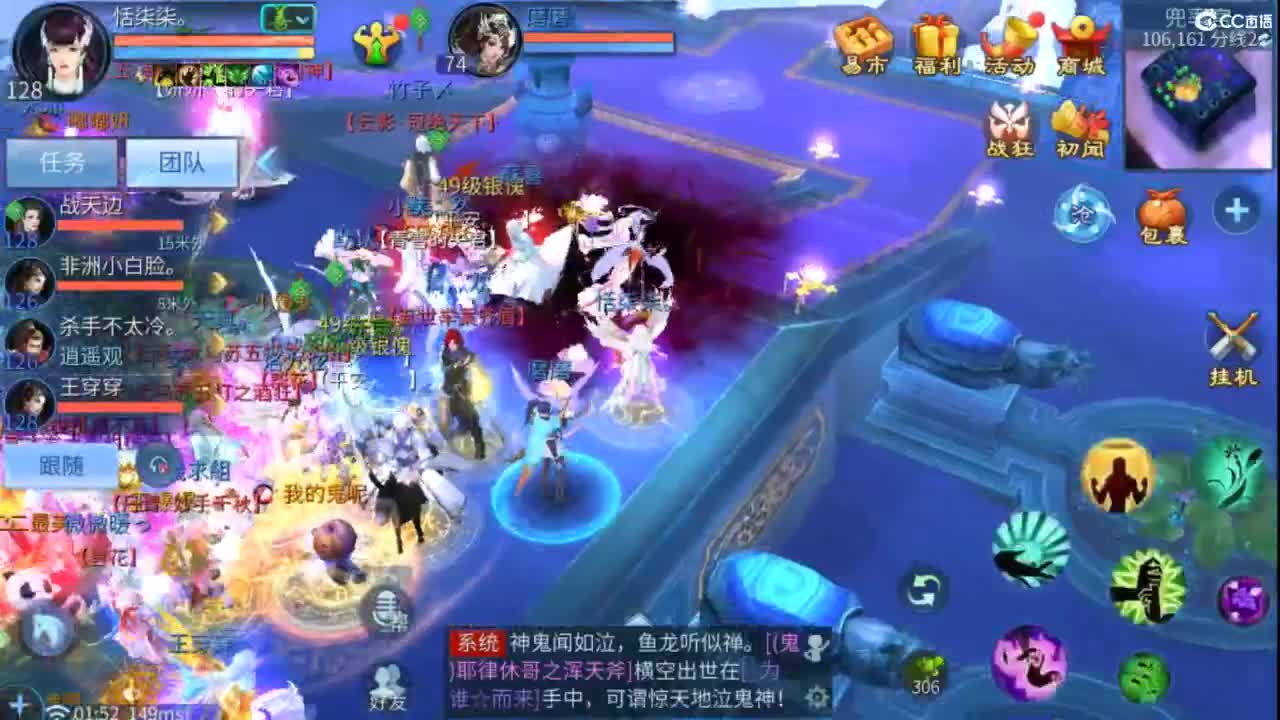Open the 福利 welfare gift icon

(x=938, y=40)
